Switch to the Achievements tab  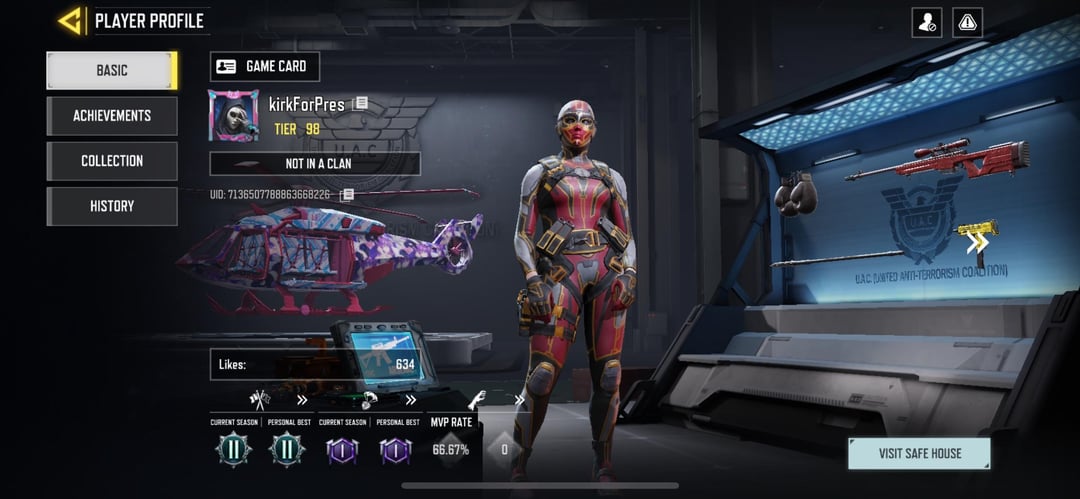112,116
